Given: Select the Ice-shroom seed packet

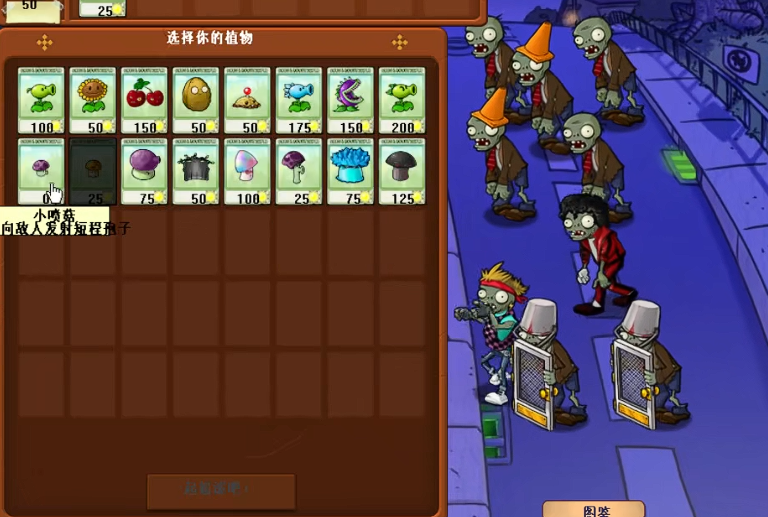Looking at the screenshot, I should 350,171.
